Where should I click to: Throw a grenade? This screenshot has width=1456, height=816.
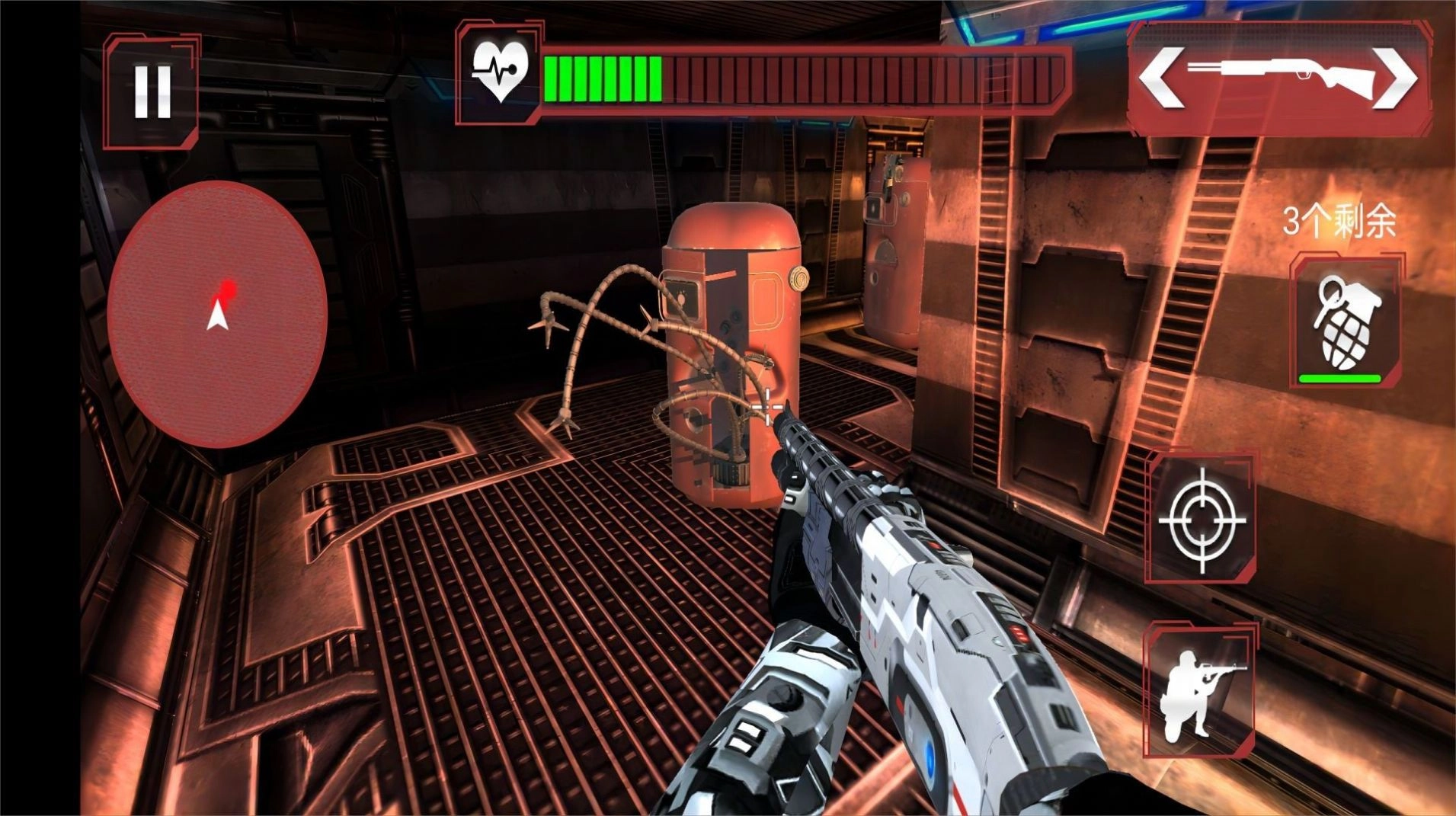pos(1346,322)
